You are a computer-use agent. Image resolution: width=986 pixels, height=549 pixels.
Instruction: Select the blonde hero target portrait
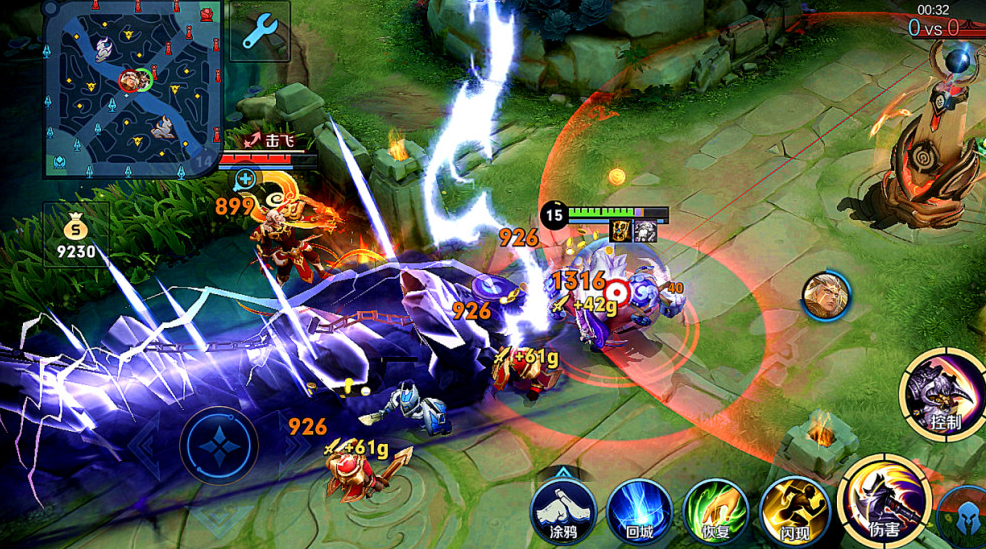click(826, 296)
